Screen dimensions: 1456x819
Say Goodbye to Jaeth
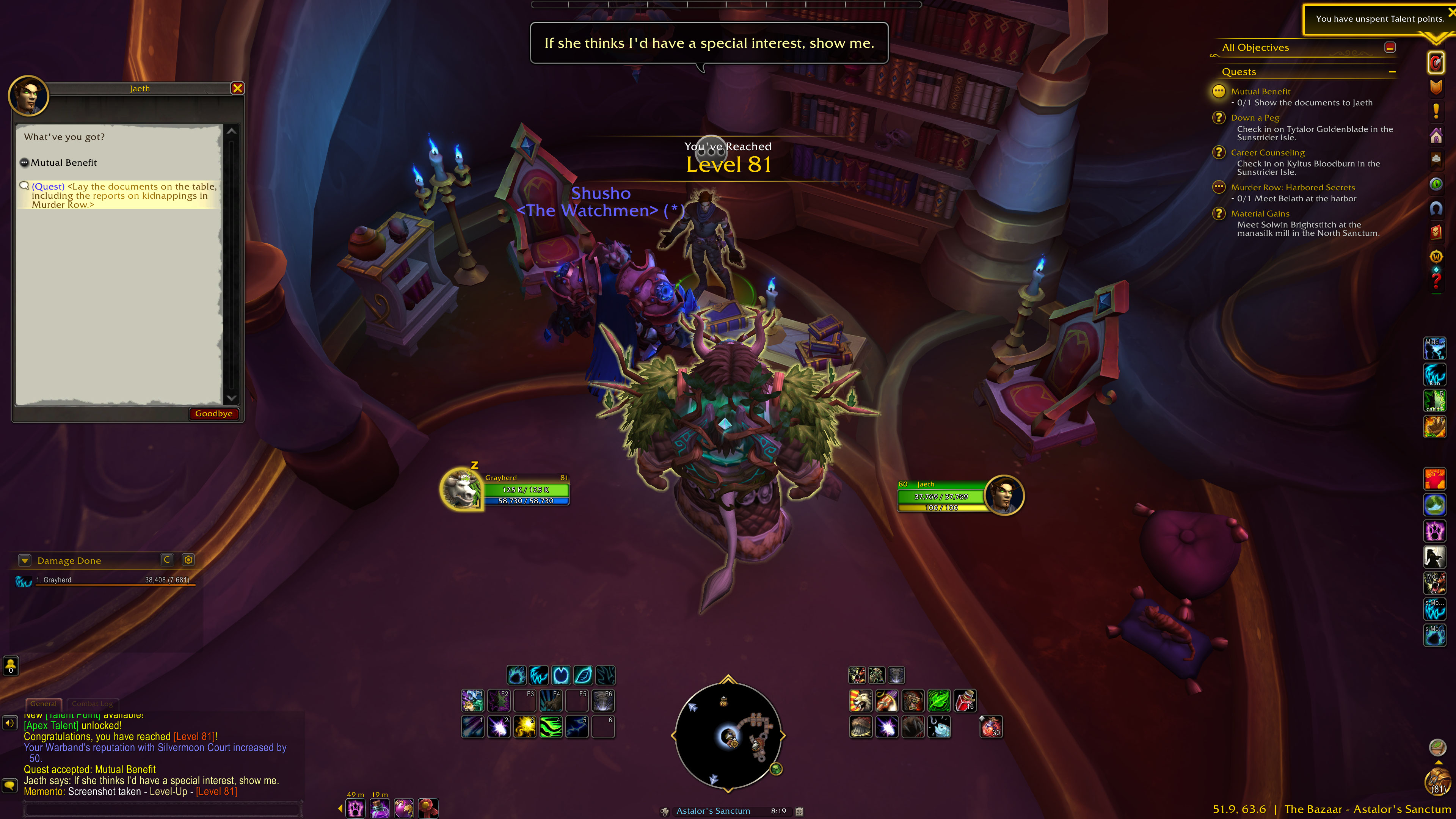tap(213, 414)
